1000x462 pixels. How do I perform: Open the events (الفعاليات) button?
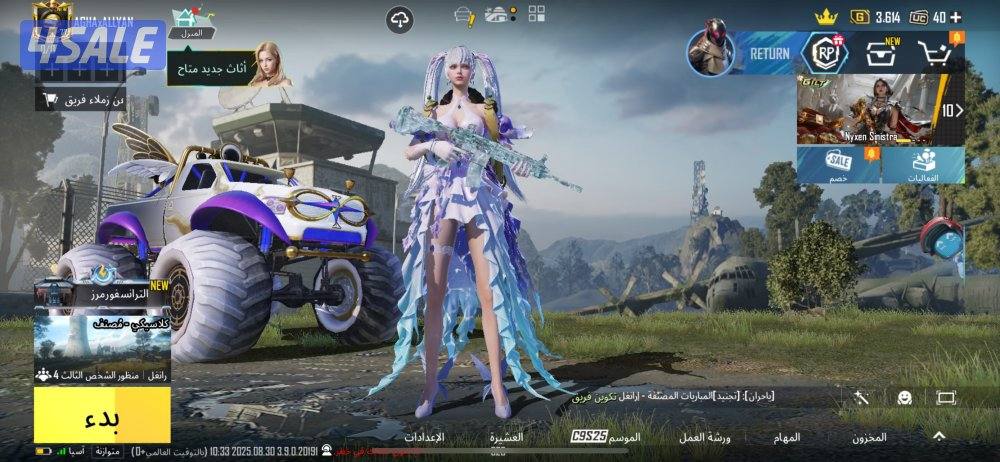click(x=924, y=165)
